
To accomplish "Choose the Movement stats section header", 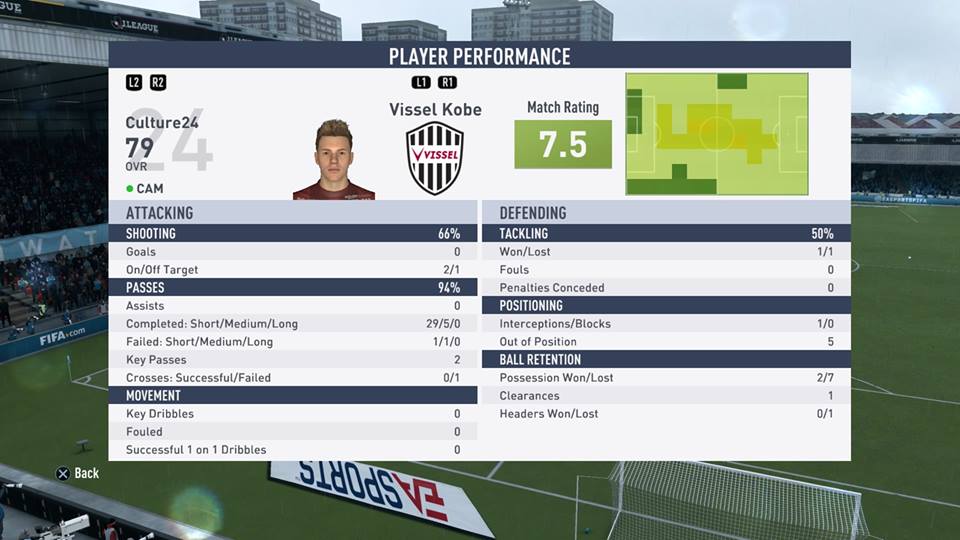I will click(293, 396).
